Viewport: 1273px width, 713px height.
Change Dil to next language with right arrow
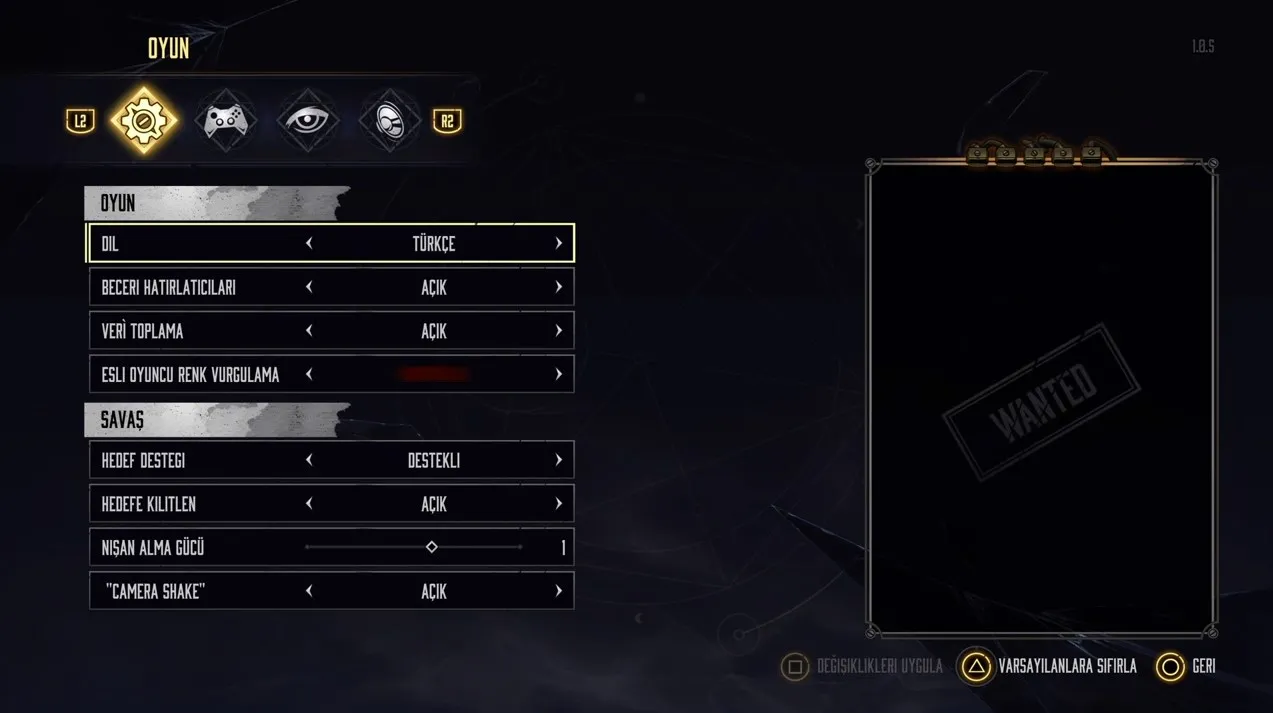click(x=558, y=244)
